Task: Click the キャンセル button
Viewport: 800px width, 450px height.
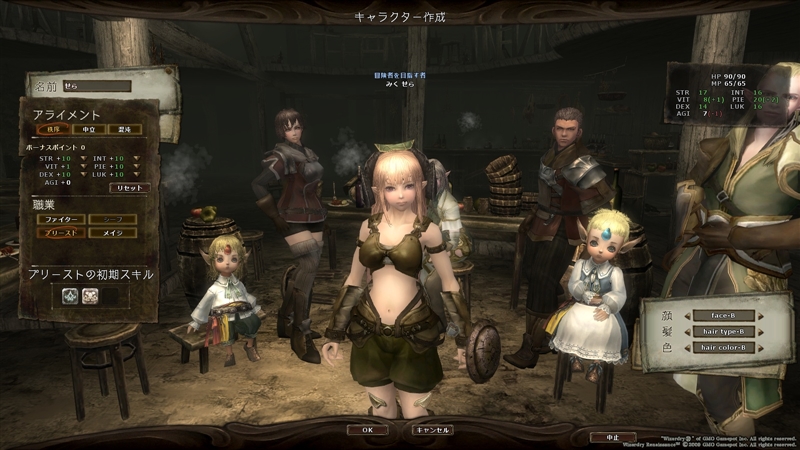Action: click(432, 429)
